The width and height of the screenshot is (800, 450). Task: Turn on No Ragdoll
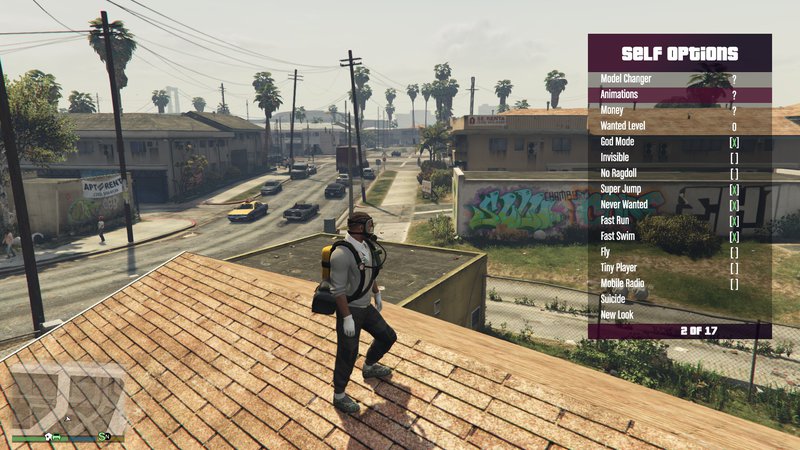click(734, 174)
